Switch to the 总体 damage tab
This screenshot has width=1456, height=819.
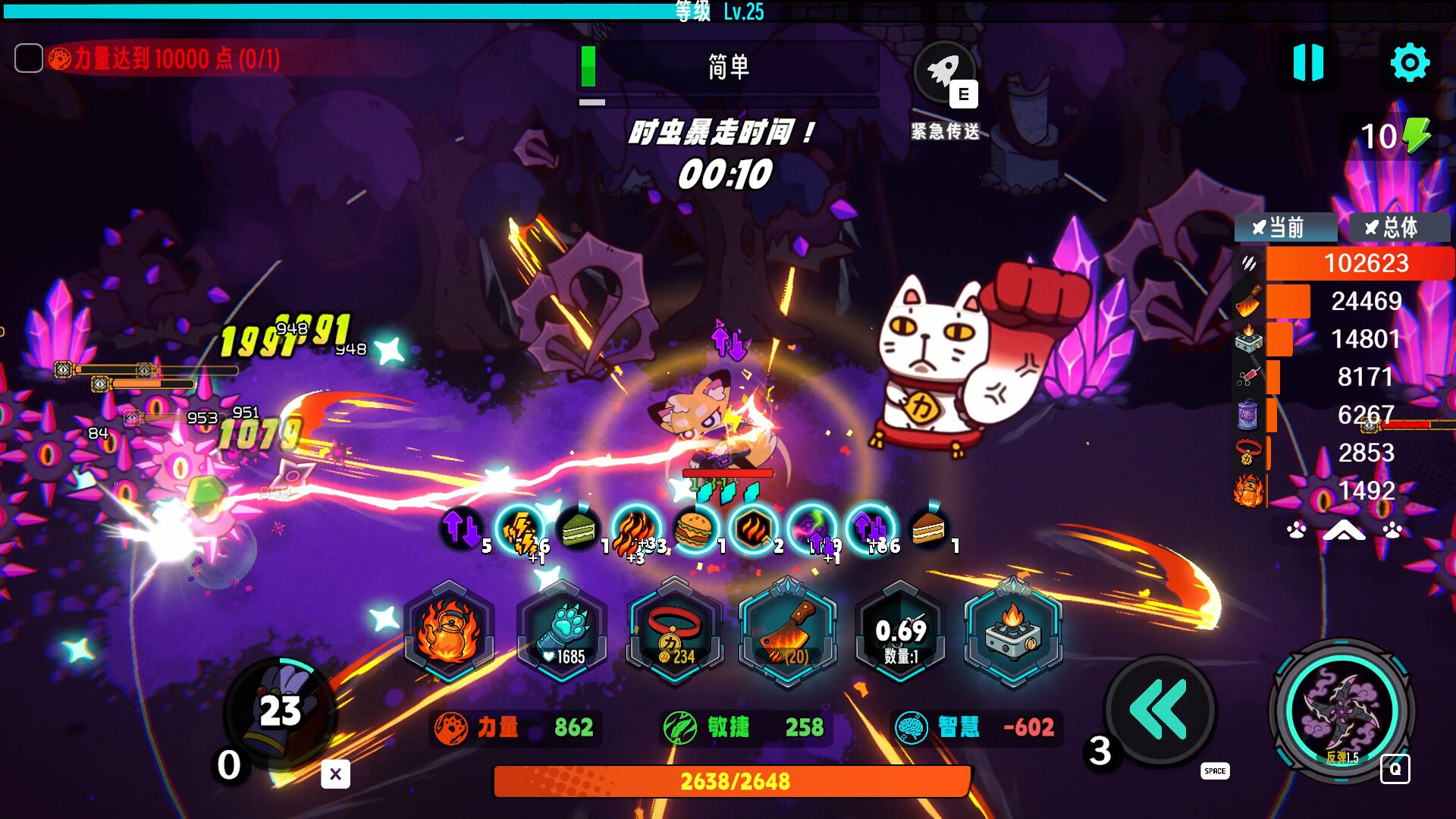[1398, 227]
